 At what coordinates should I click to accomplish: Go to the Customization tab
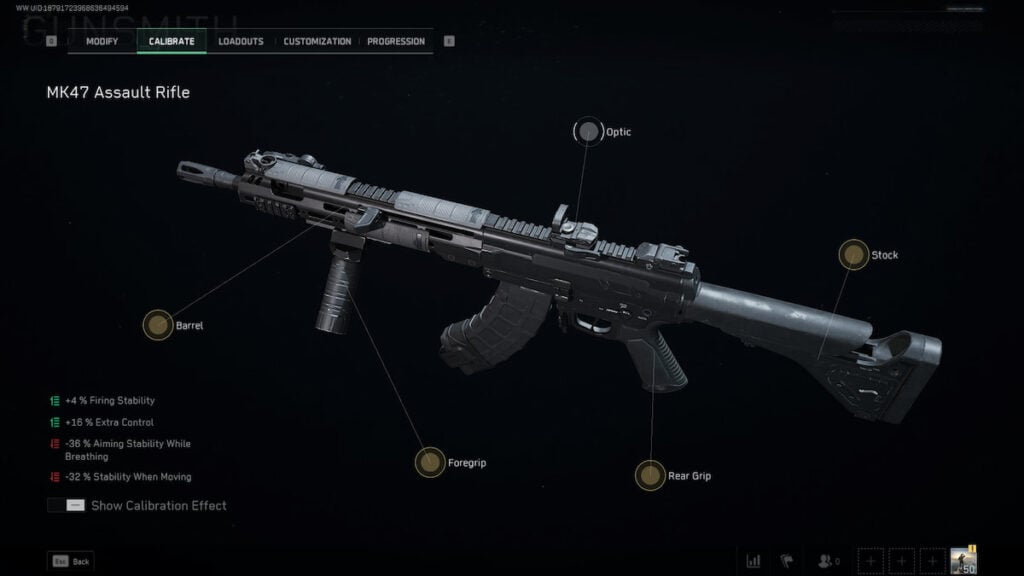(317, 41)
